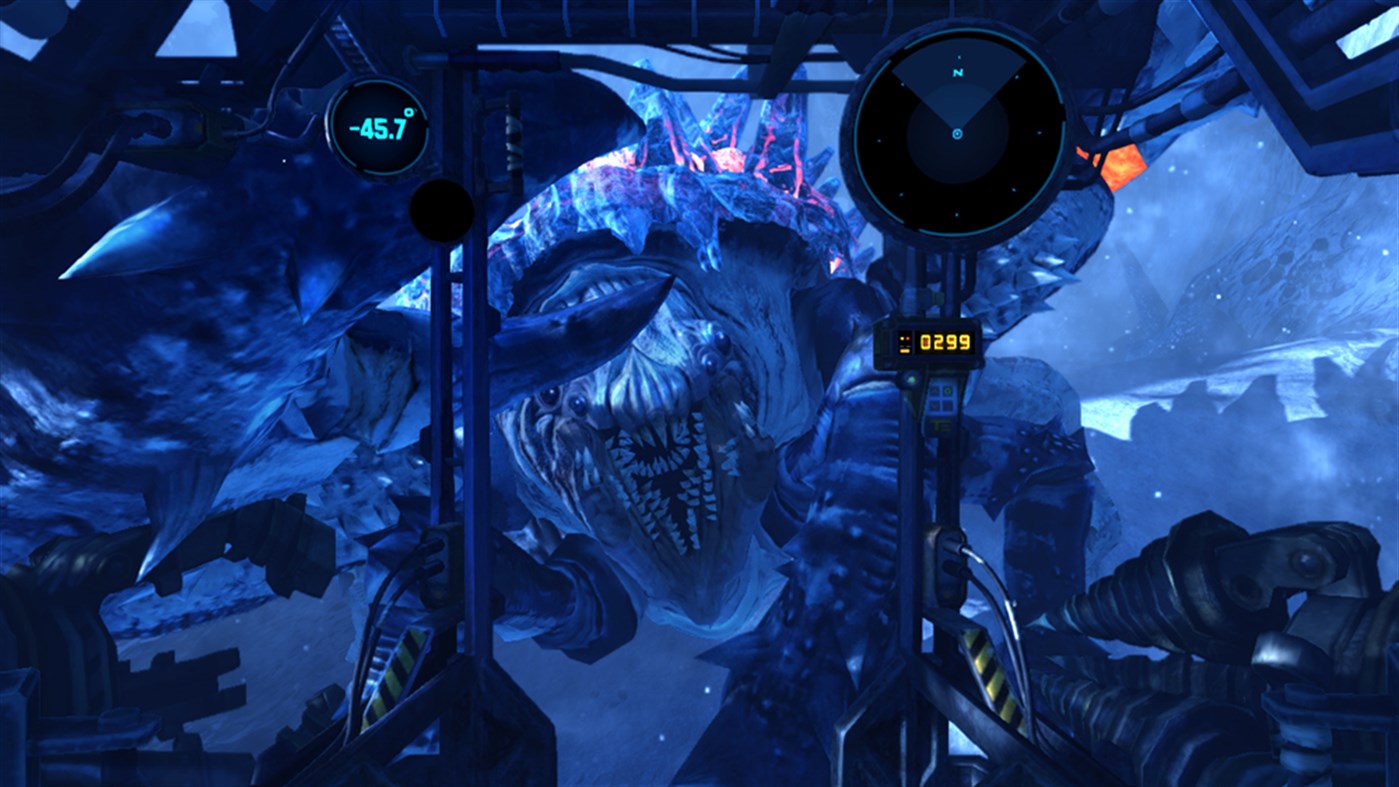The image size is (1399, 787).
Task: Select the ammo counter reading 0299
Action: coord(944,340)
